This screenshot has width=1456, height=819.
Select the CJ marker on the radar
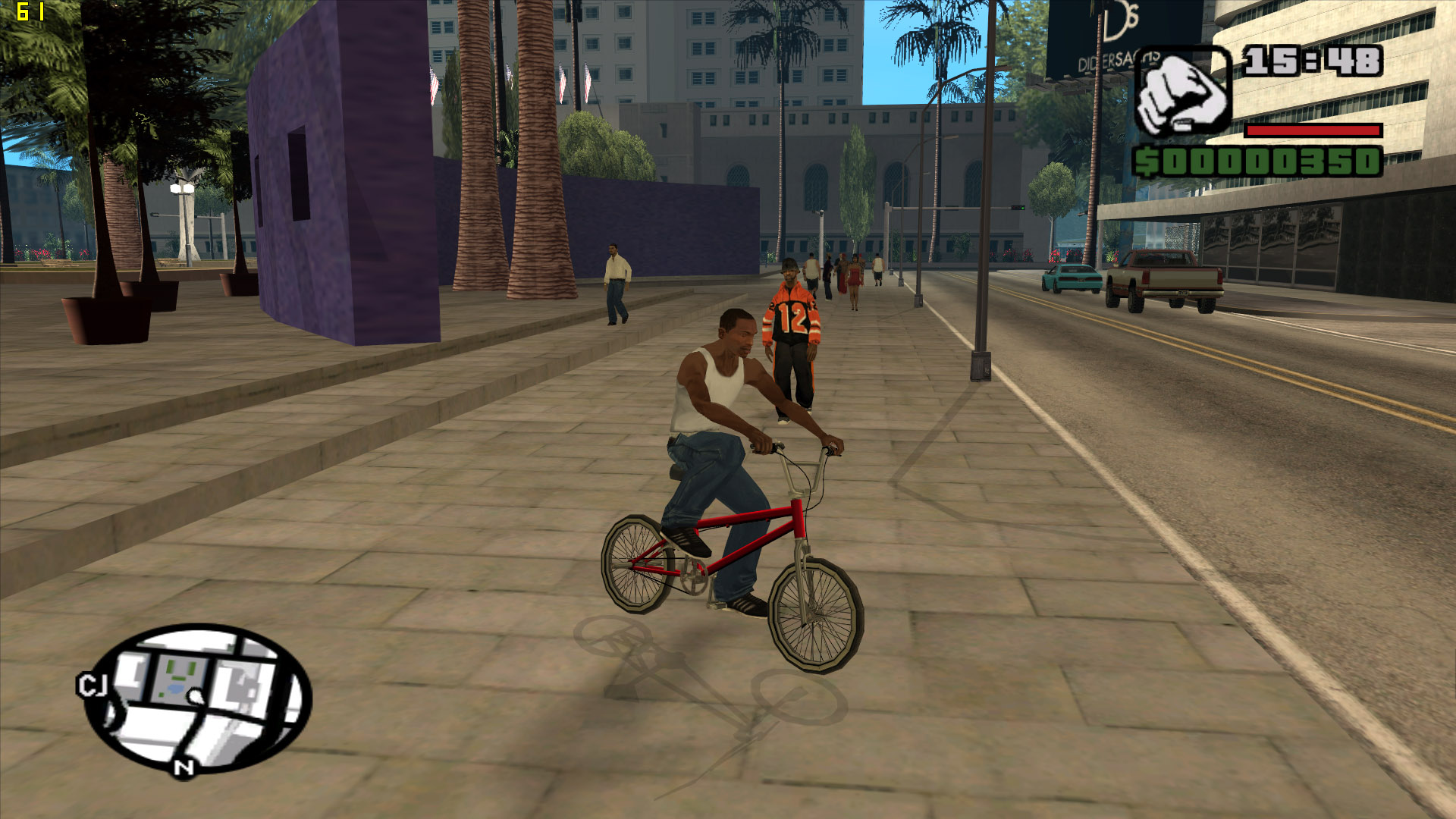pos(92,686)
